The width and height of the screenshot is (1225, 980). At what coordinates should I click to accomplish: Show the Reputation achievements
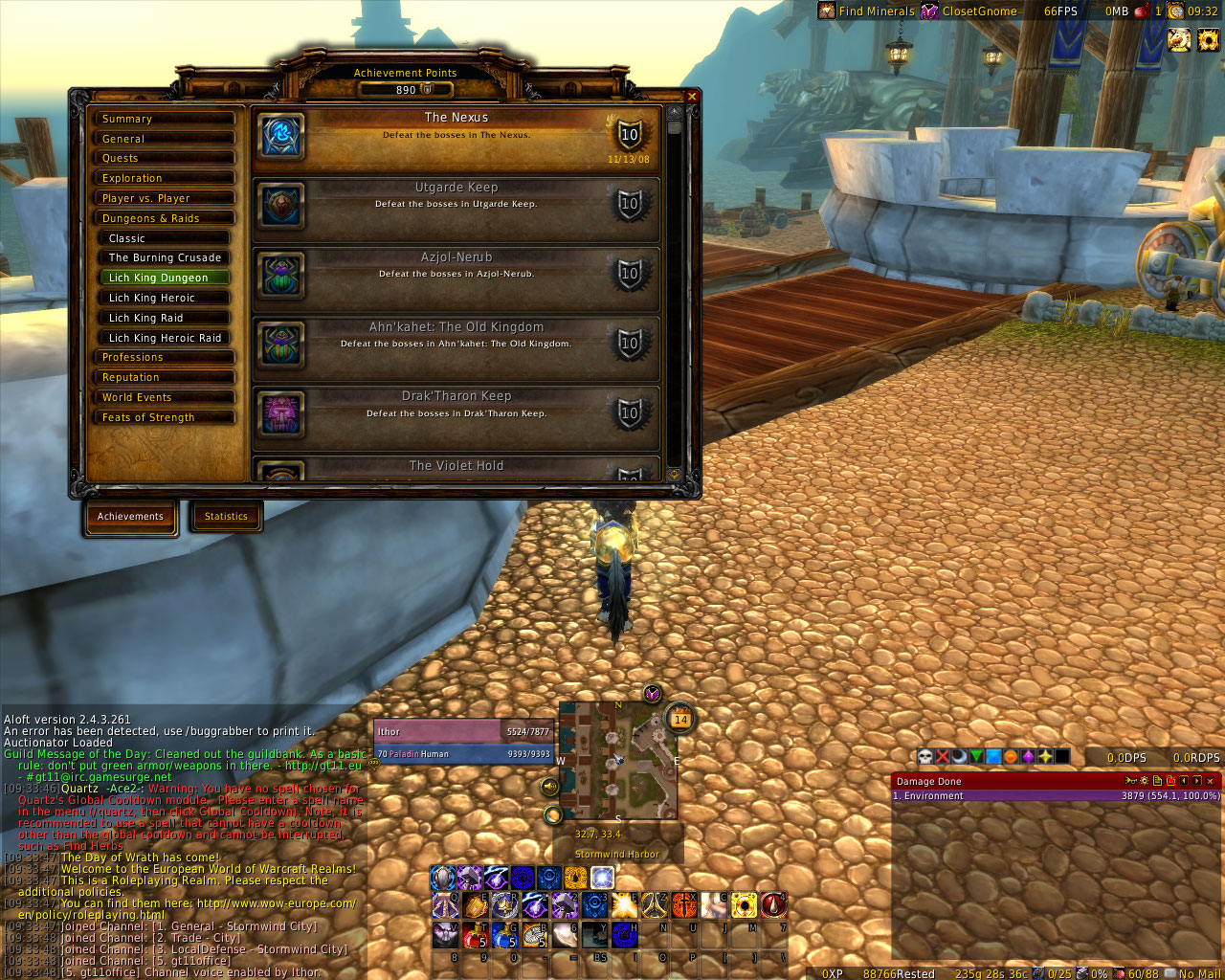point(164,378)
